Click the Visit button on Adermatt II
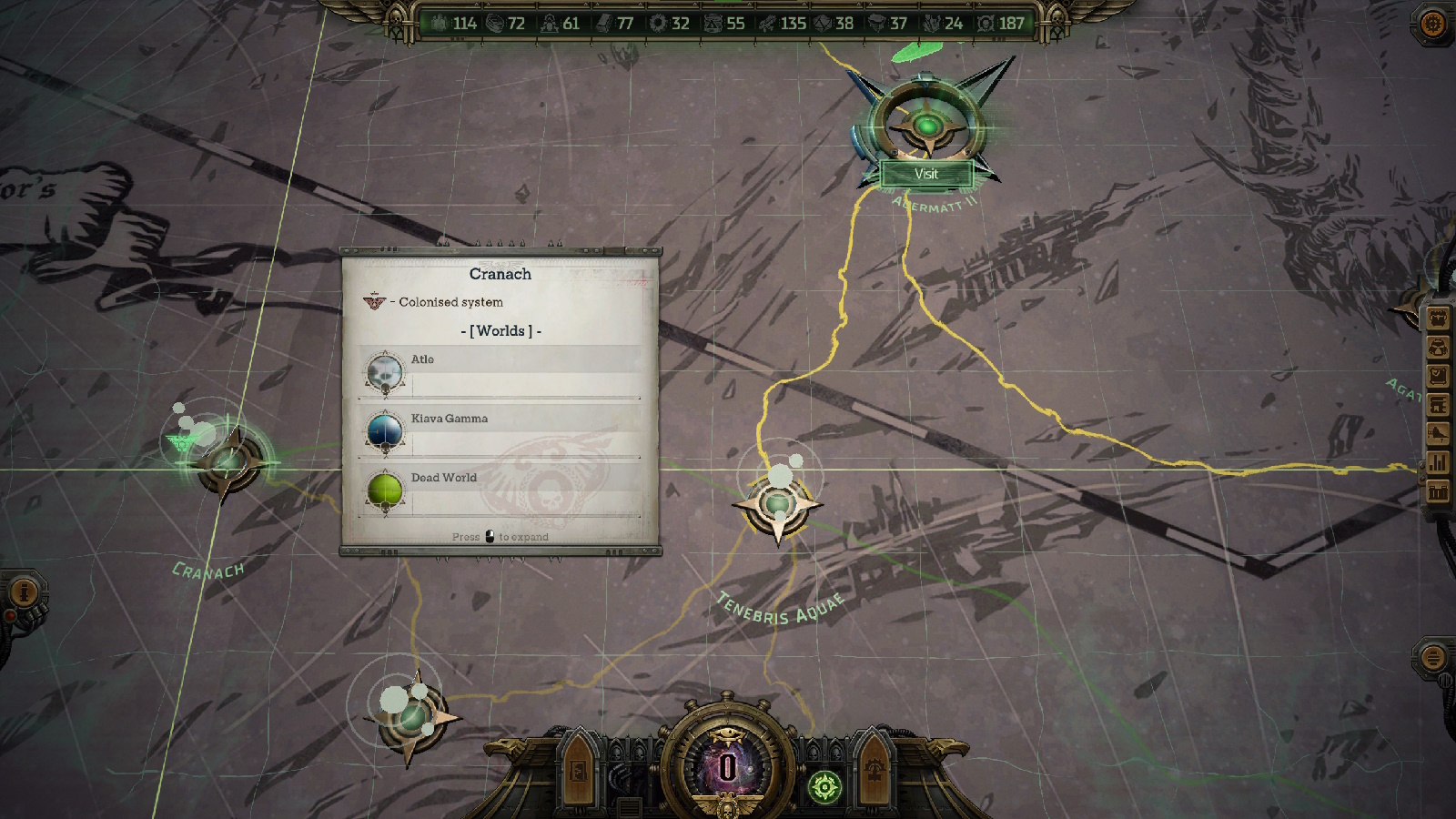Image resolution: width=1456 pixels, height=819 pixels. 925,174
